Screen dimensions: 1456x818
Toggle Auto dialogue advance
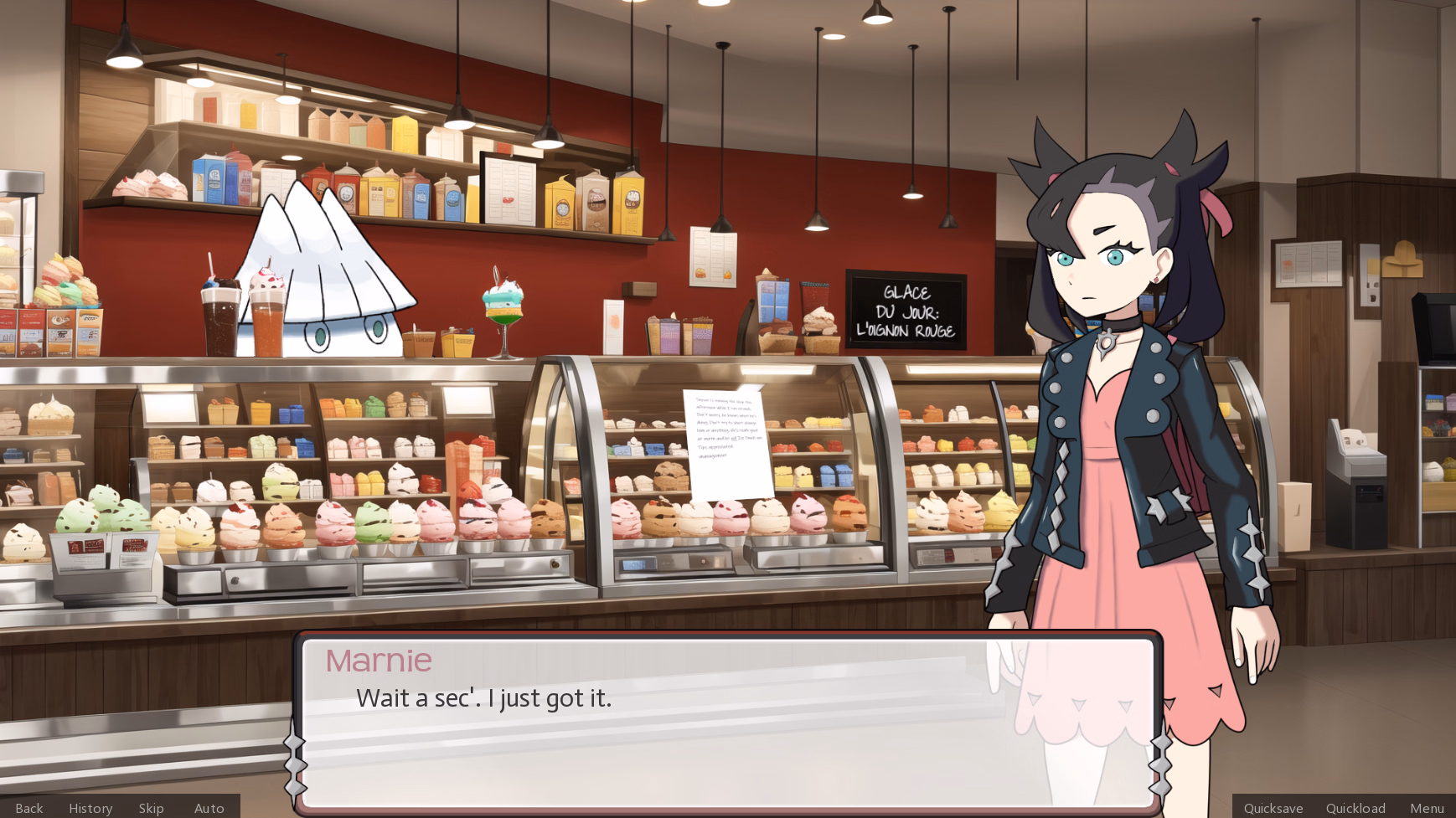tap(209, 808)
